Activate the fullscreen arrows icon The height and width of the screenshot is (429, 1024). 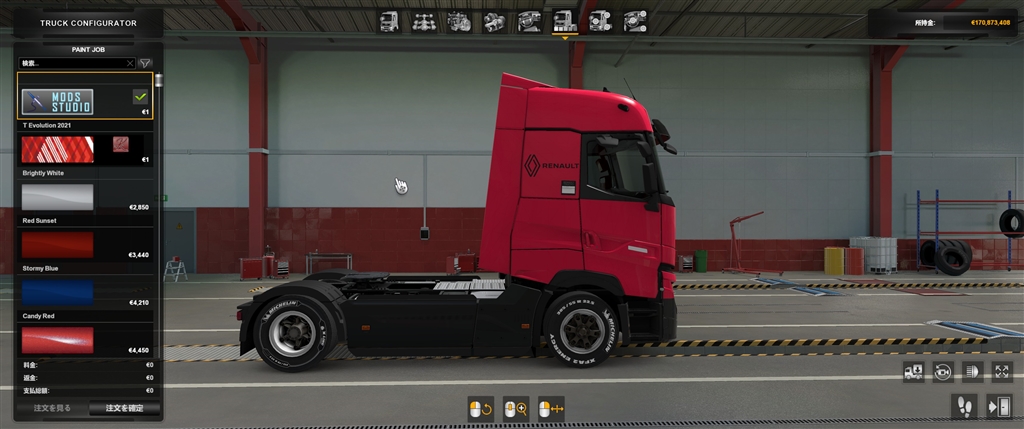point(1001,372)
